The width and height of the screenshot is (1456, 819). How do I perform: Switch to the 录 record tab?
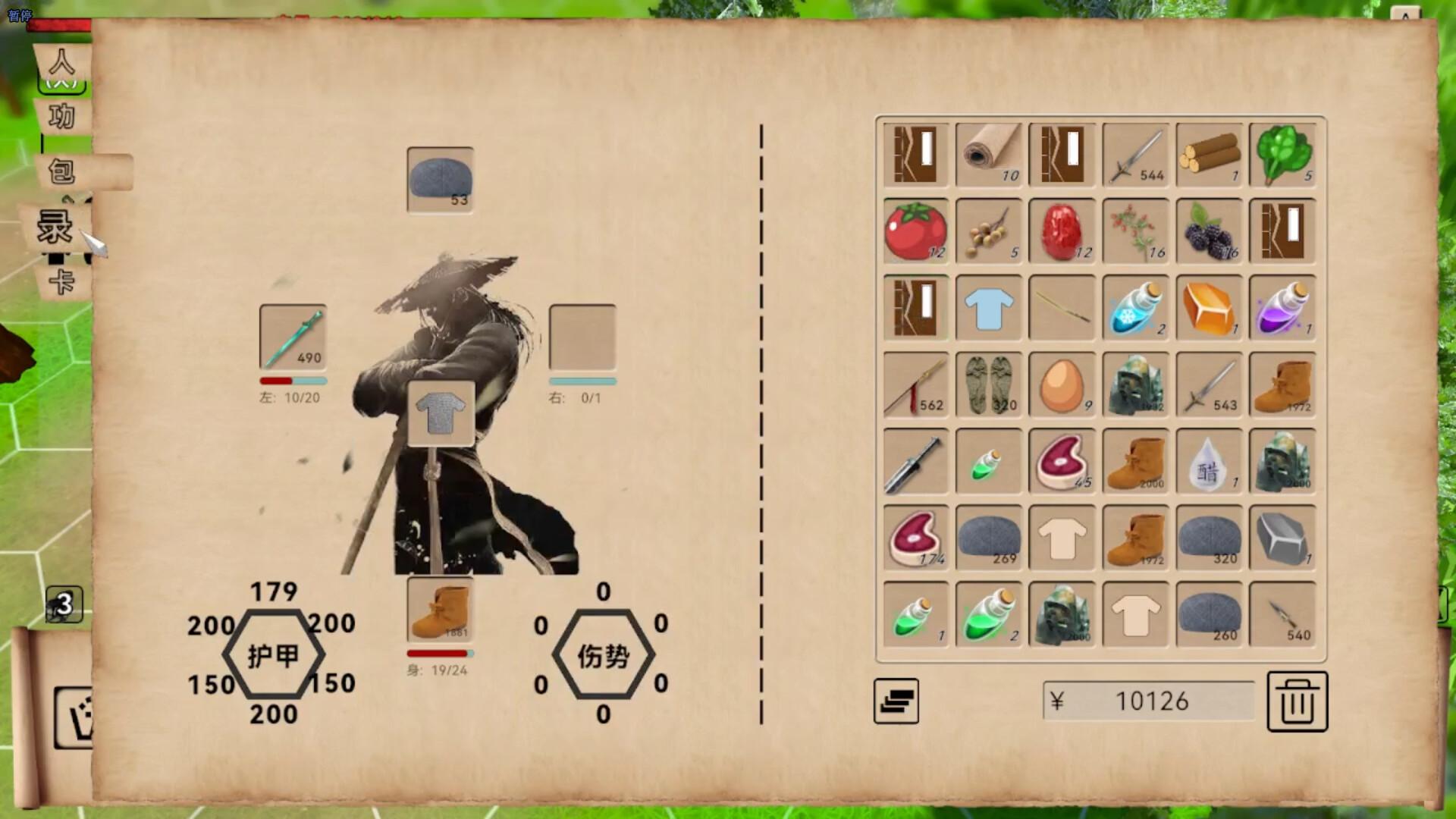55,227
